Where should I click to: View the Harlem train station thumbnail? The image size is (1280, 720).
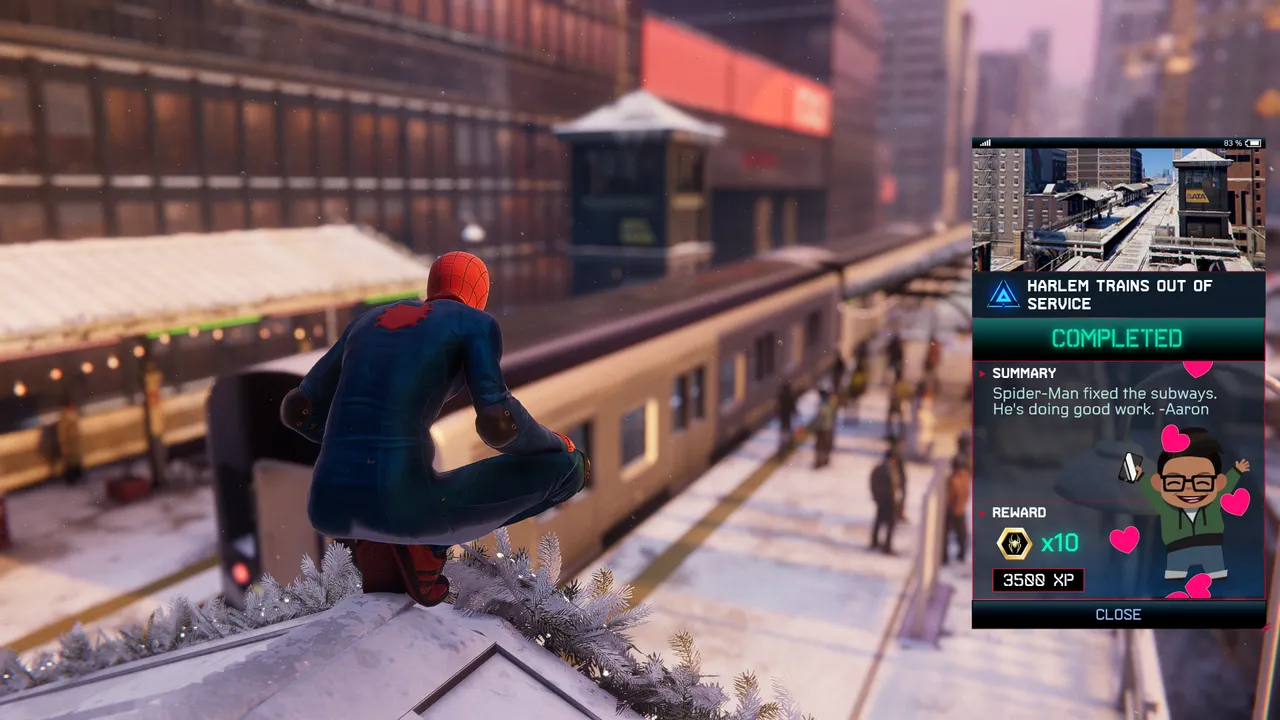click(1118, 209)
